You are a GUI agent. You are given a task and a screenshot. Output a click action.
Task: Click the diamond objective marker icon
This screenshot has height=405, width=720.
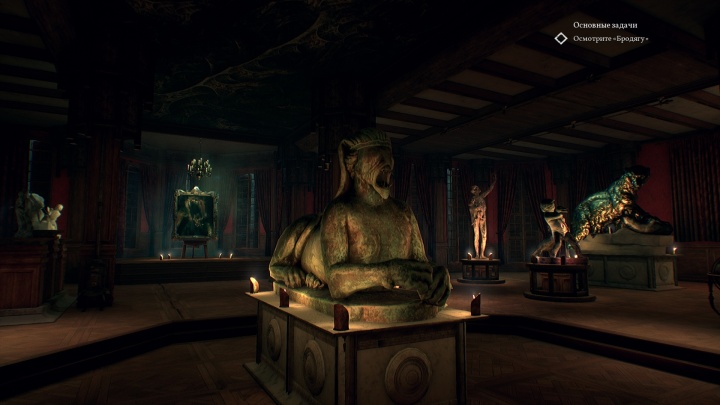click(561, 39)
